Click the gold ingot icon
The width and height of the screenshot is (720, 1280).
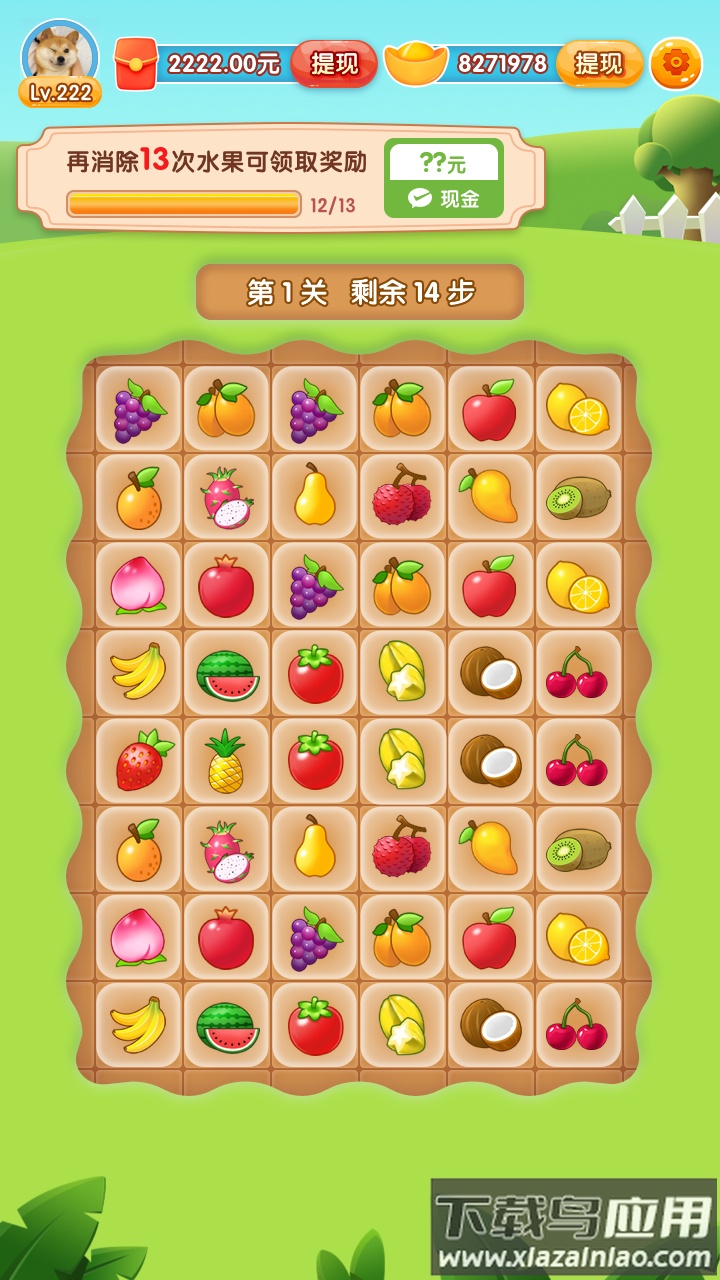coord(416,64)
